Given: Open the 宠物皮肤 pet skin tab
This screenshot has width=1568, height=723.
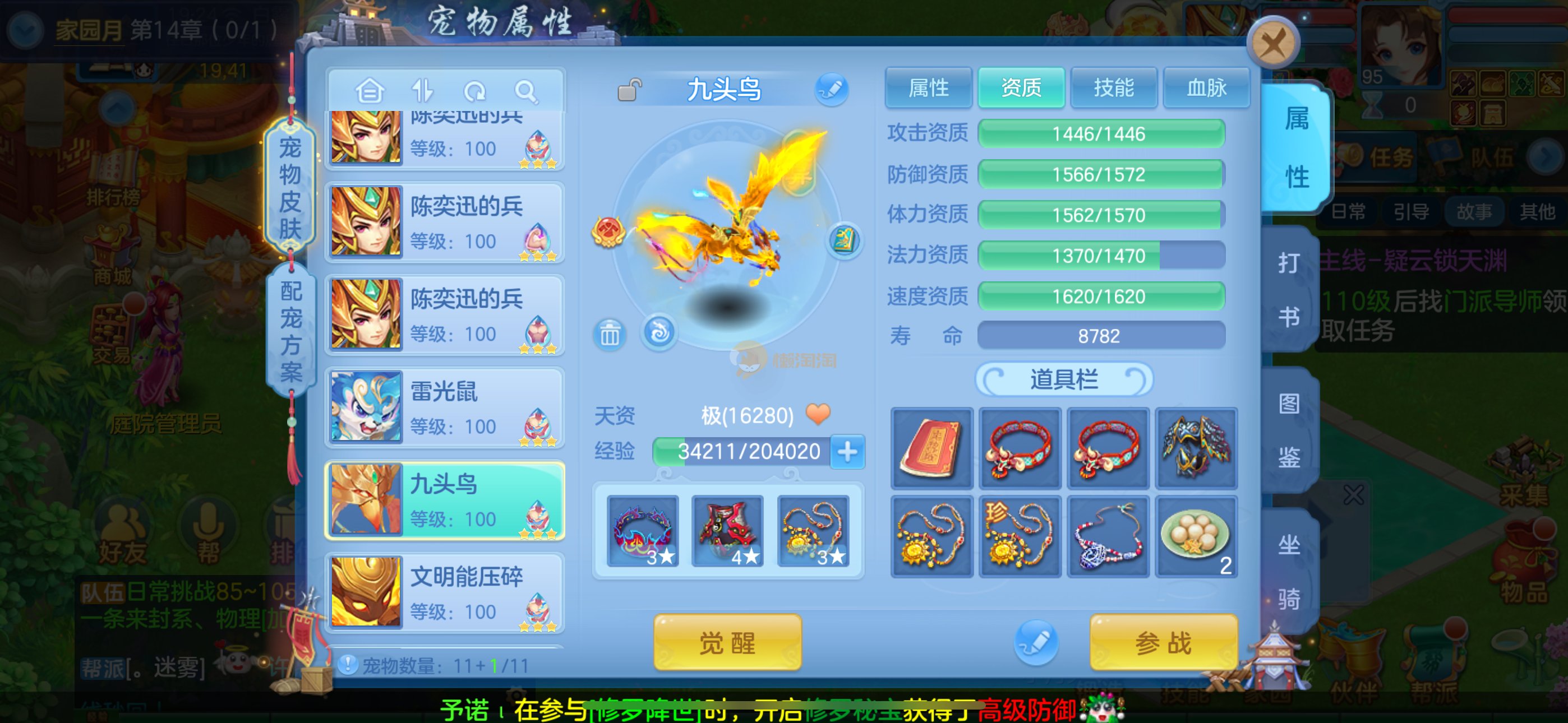Looking at the screenshot, I should pyautogui.click(x=290, y=187).
